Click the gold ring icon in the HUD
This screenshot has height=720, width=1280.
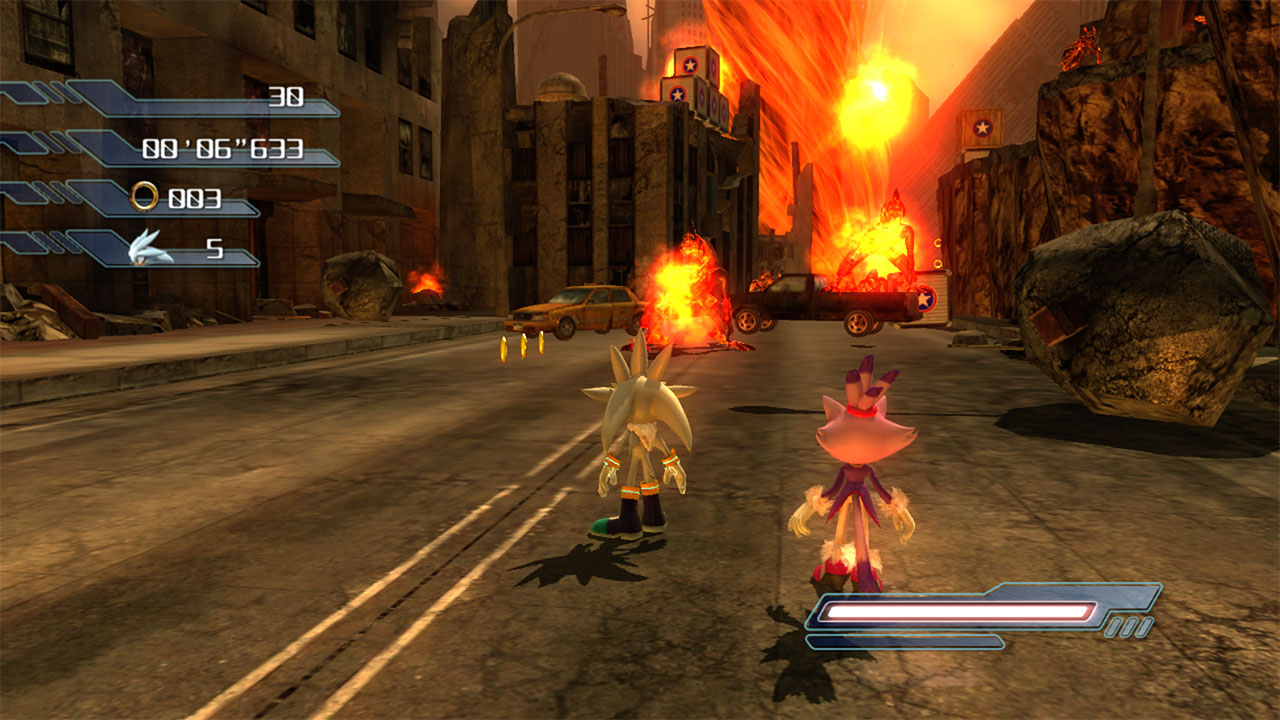point(145,197)
